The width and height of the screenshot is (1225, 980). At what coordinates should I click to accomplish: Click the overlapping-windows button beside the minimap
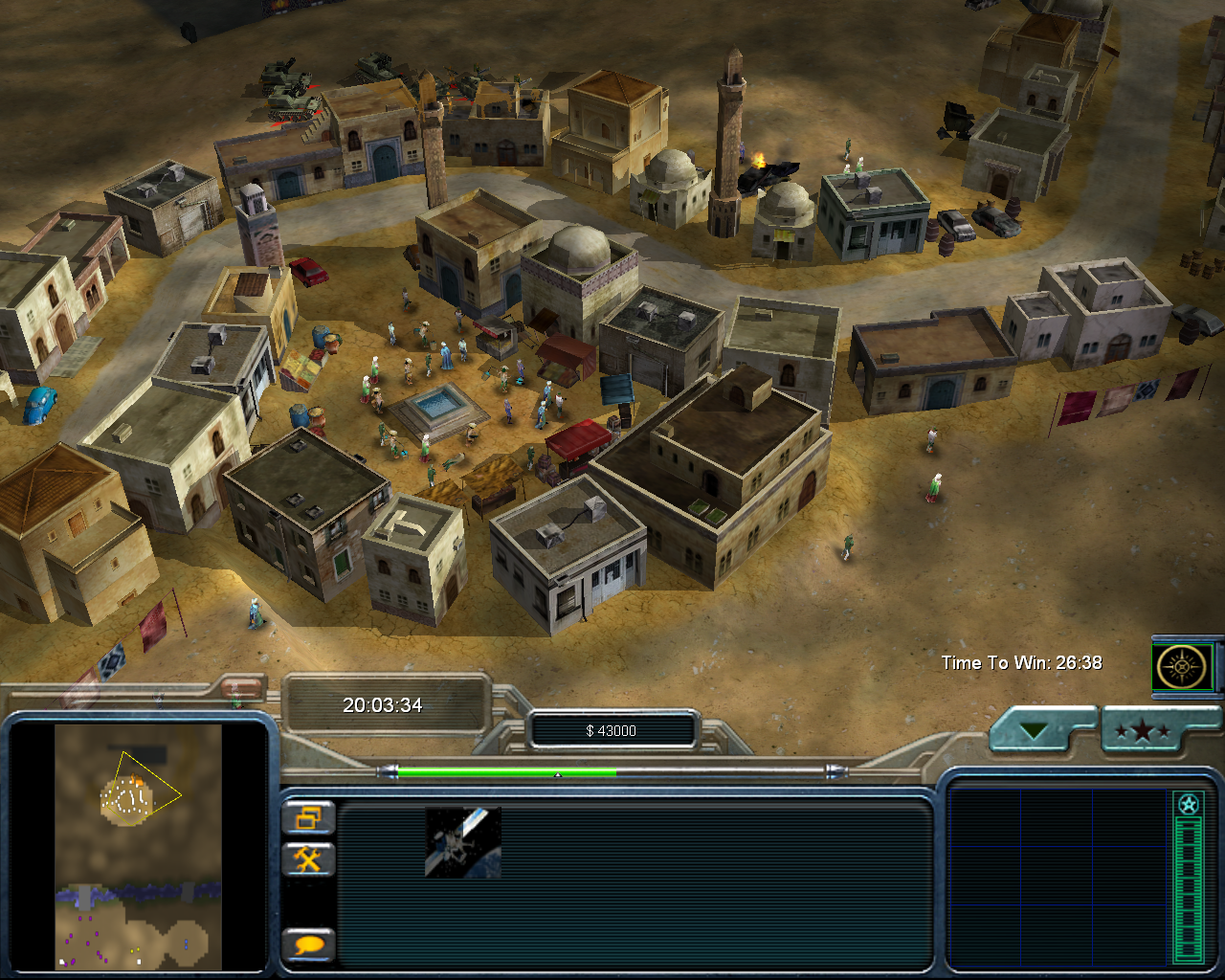308,818
